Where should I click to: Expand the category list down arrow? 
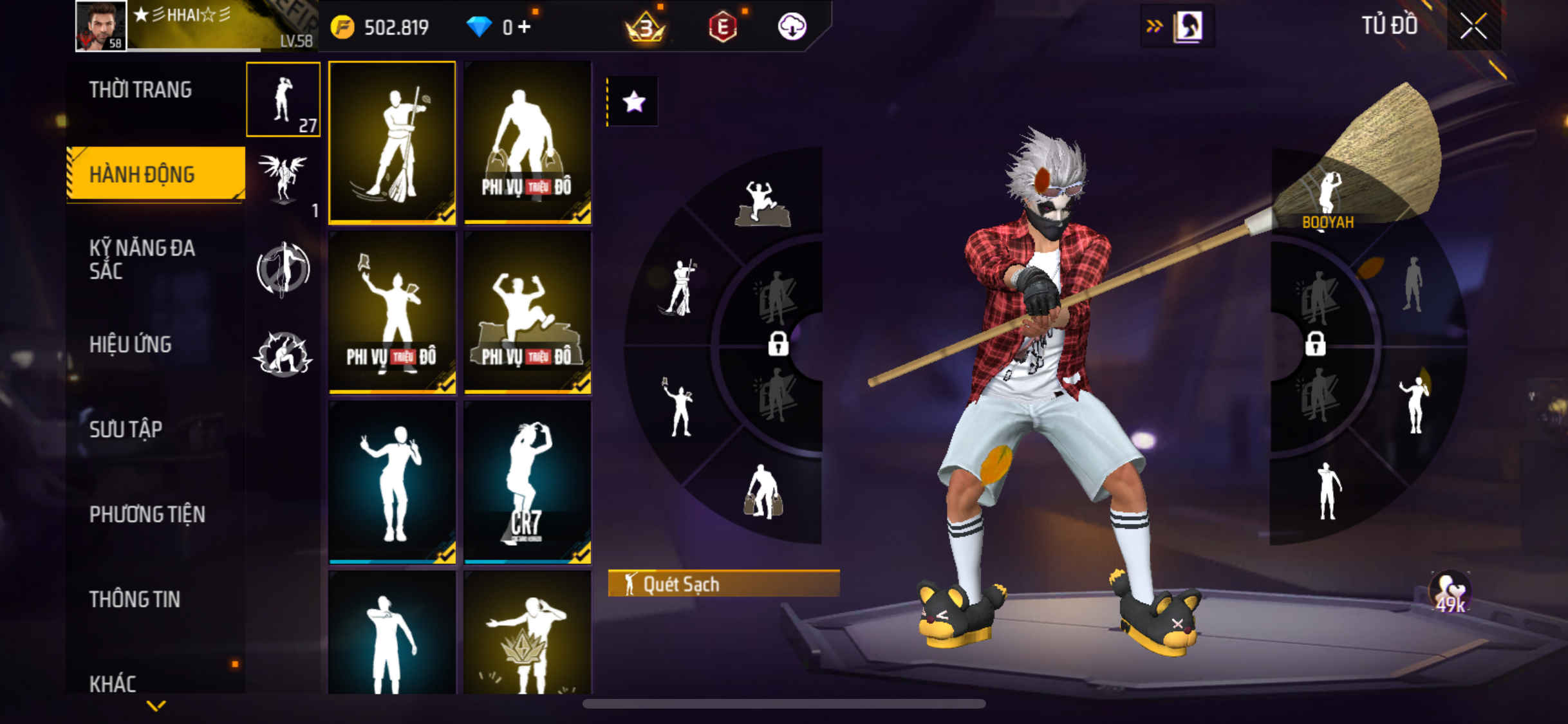(x=156, y=706)
